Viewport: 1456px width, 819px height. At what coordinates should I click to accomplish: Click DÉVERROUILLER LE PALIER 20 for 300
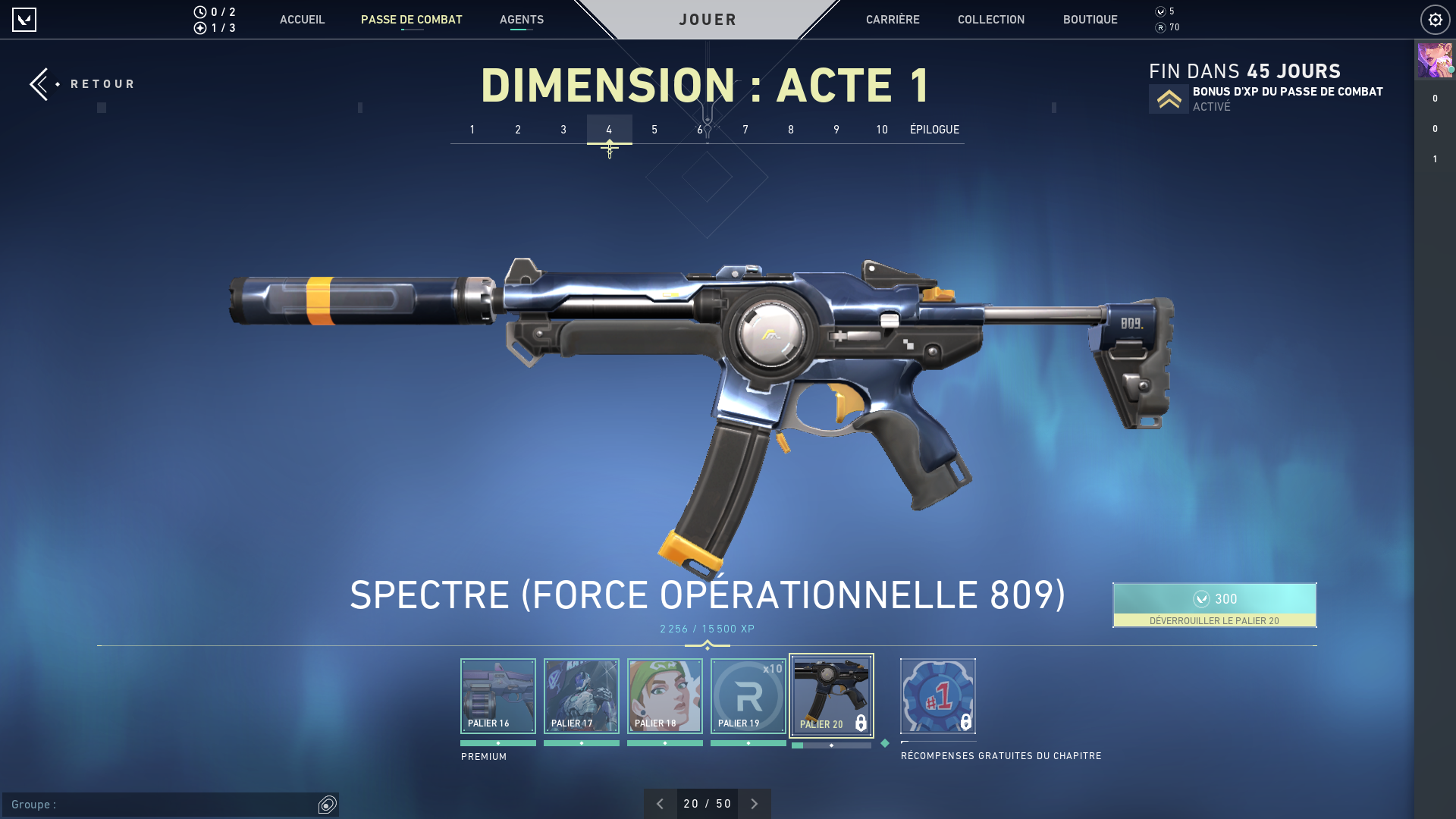click(x=1214, y=604)
